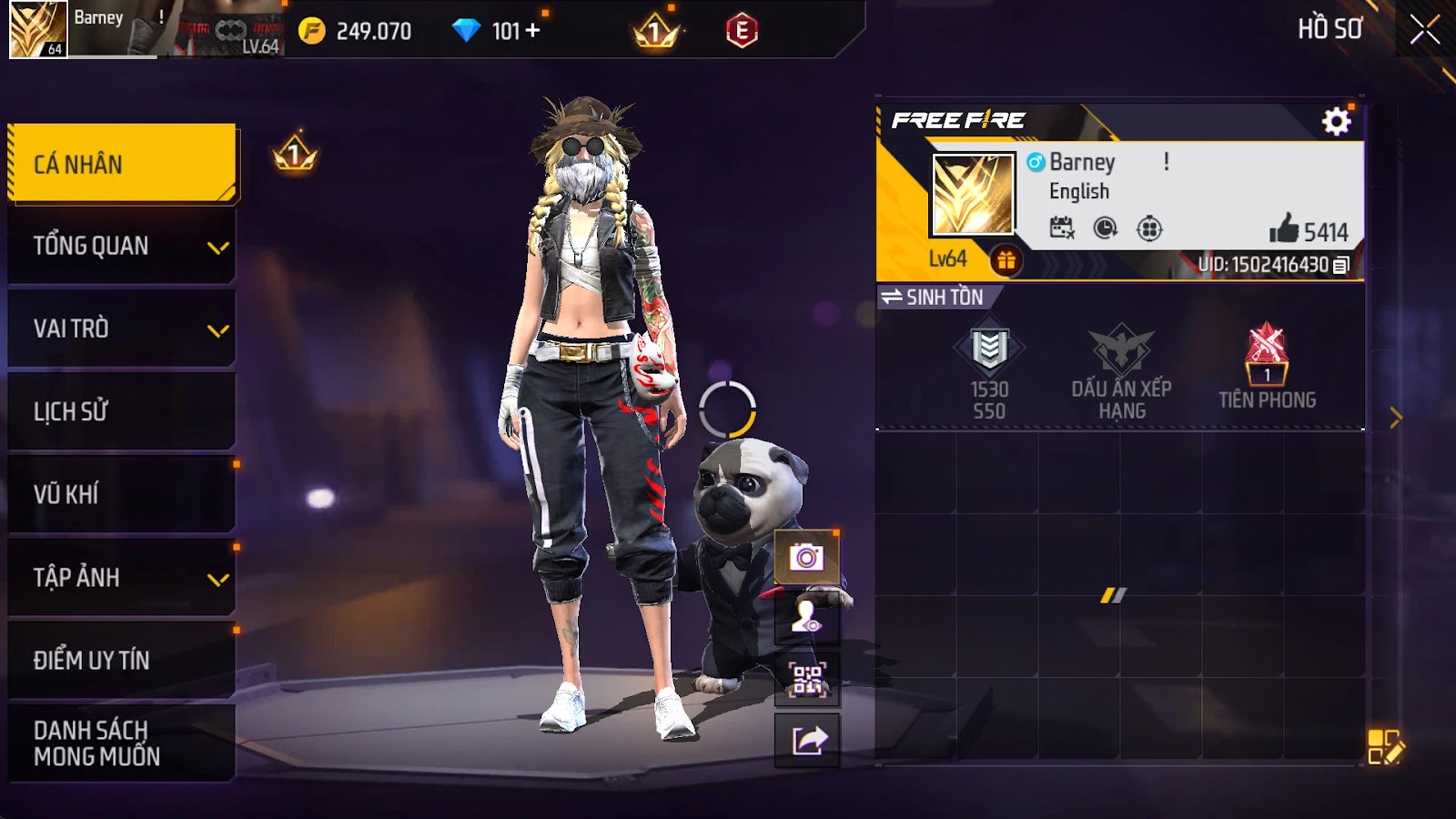The width and height of the screenshot is (1456, 819).
Task: Open the camera photo mode button
Action: coord(806,556)
